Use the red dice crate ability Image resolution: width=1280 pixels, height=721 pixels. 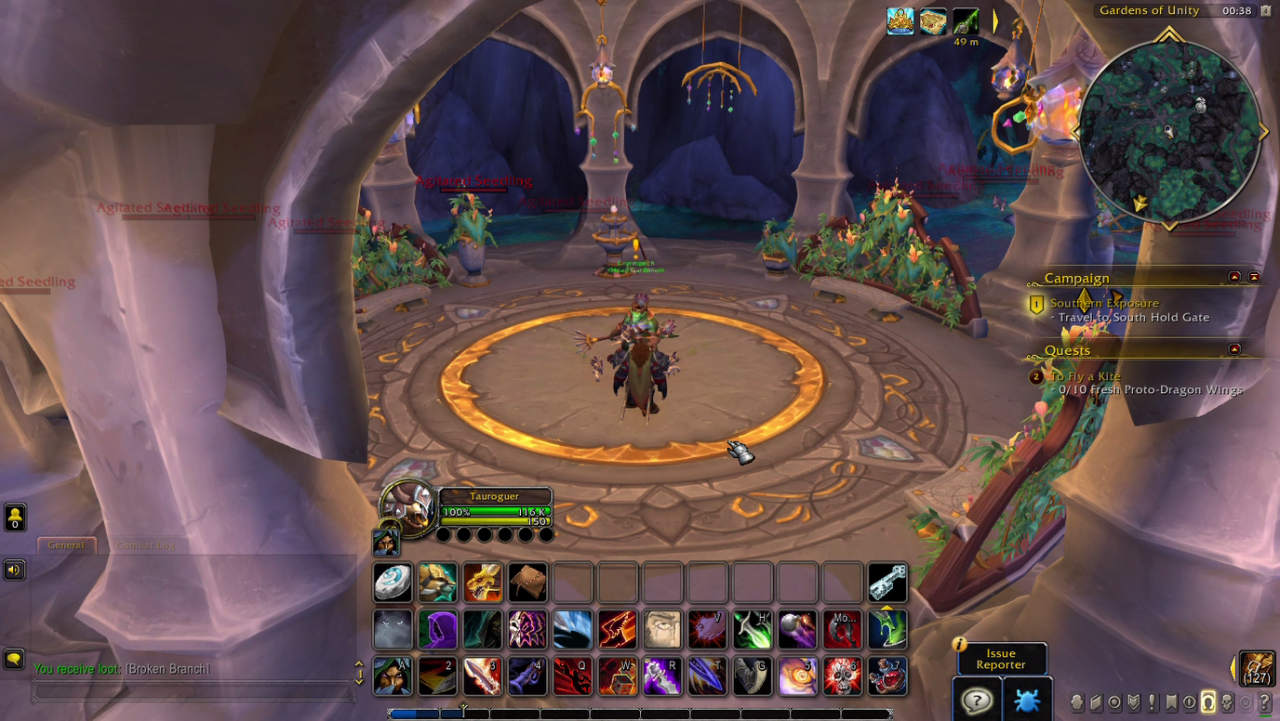coord(617,676)
